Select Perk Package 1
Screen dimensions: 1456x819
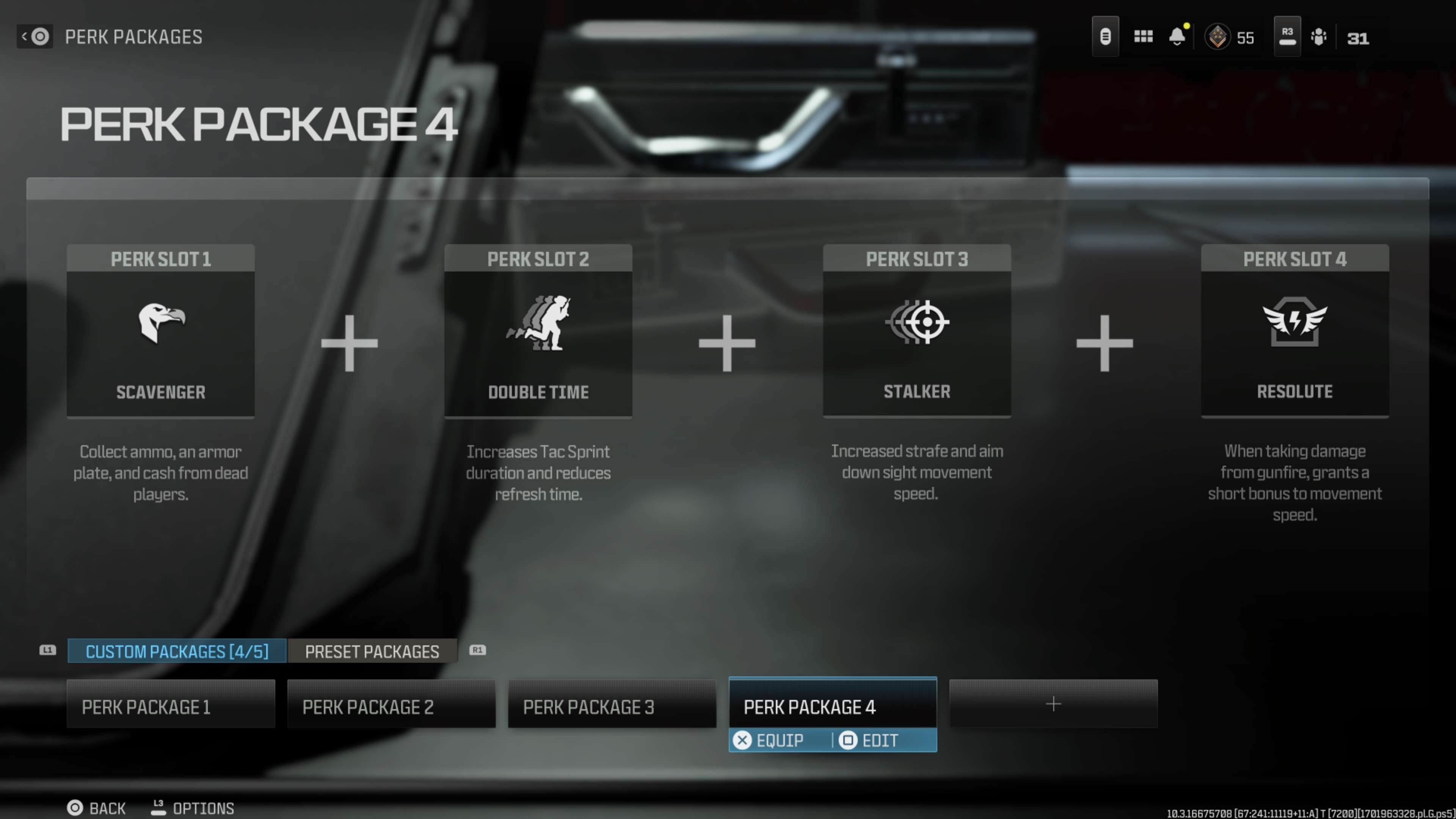[x=171, y=705]
